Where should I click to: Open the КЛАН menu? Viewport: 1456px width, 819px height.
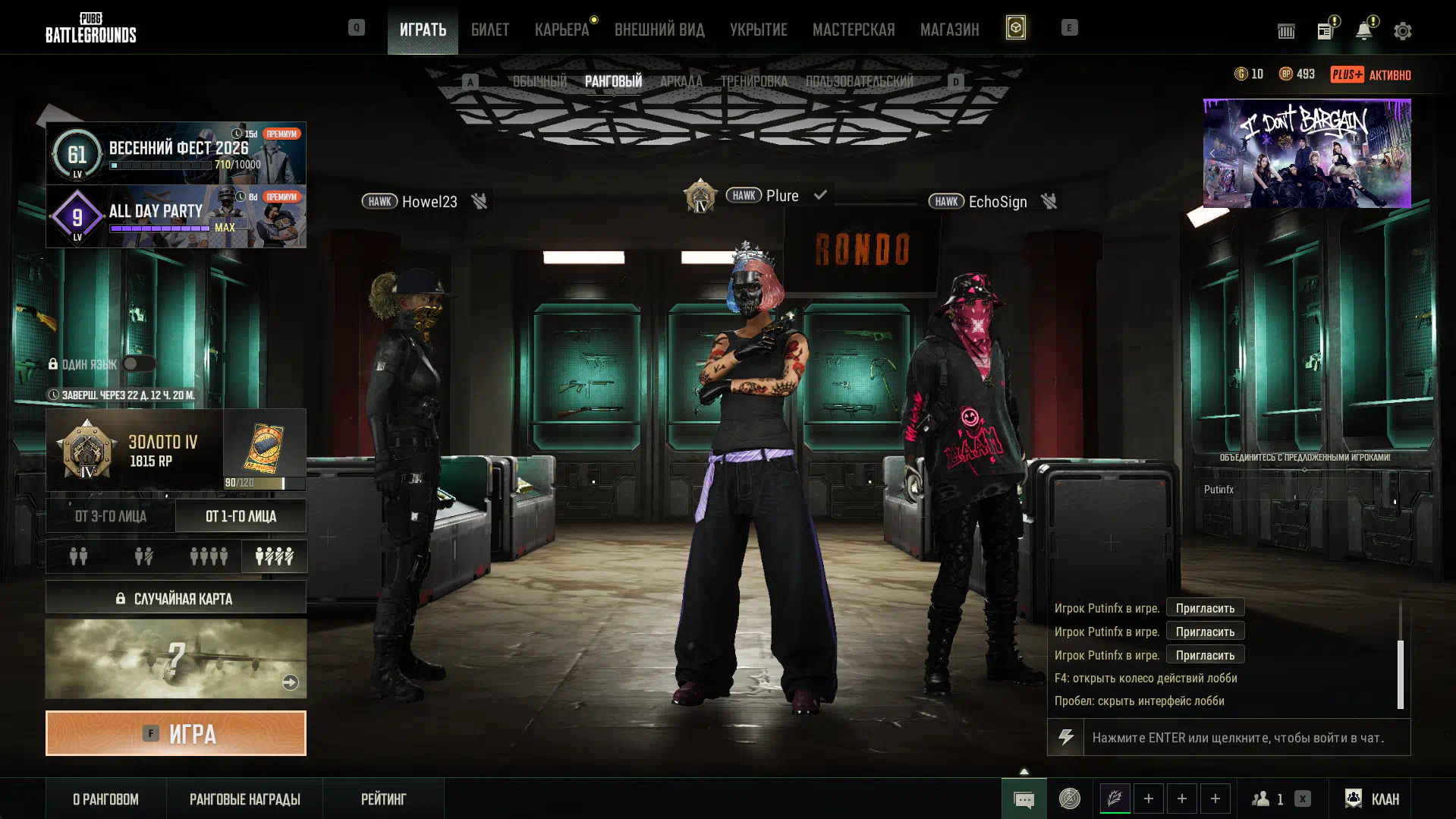tap(1372, 799)
